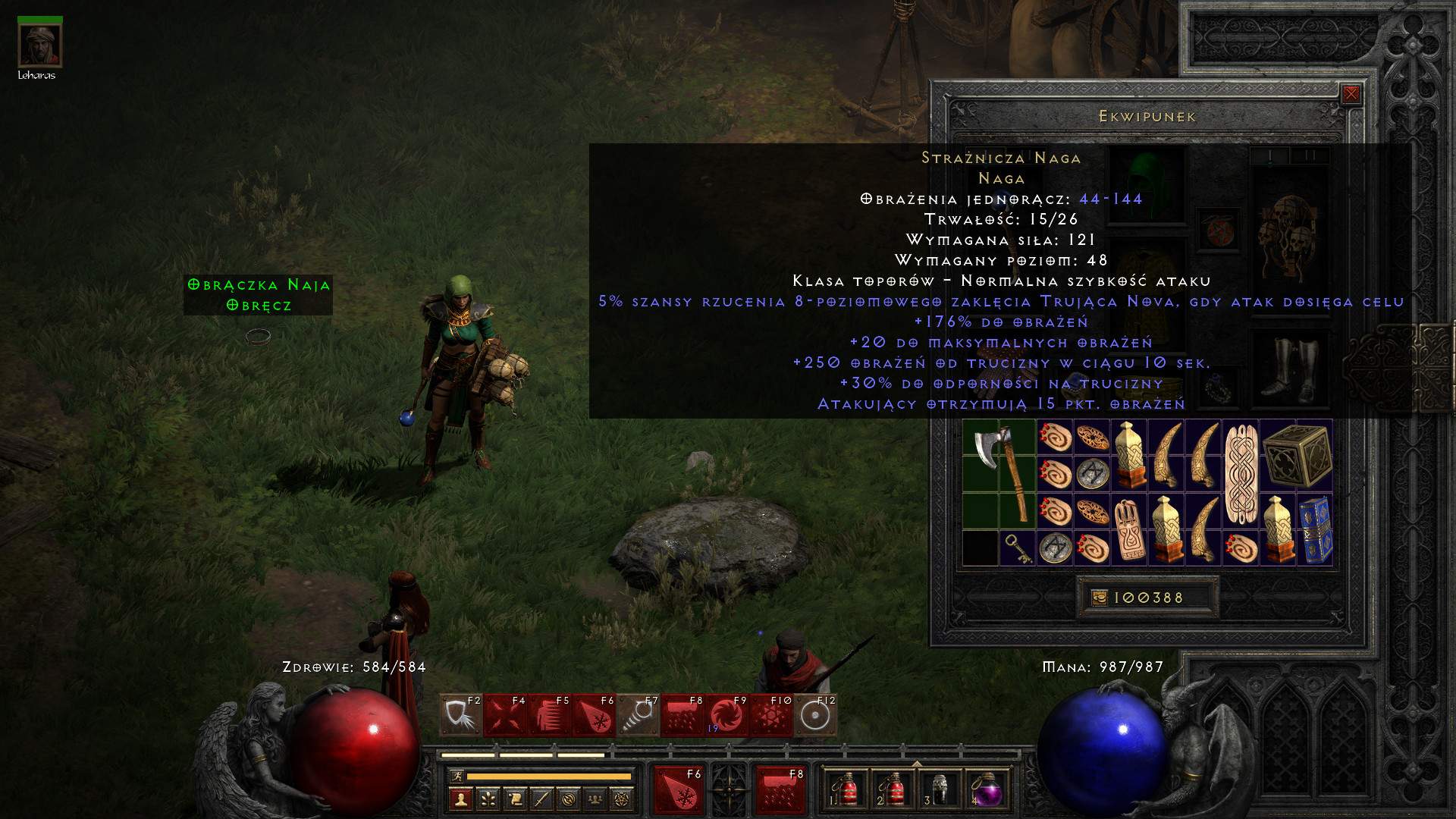Select the tall knotwork bone plank charm
The height and width of the screenshot is (819, 1456).
pyautogui.click(x=1241, y=474)
